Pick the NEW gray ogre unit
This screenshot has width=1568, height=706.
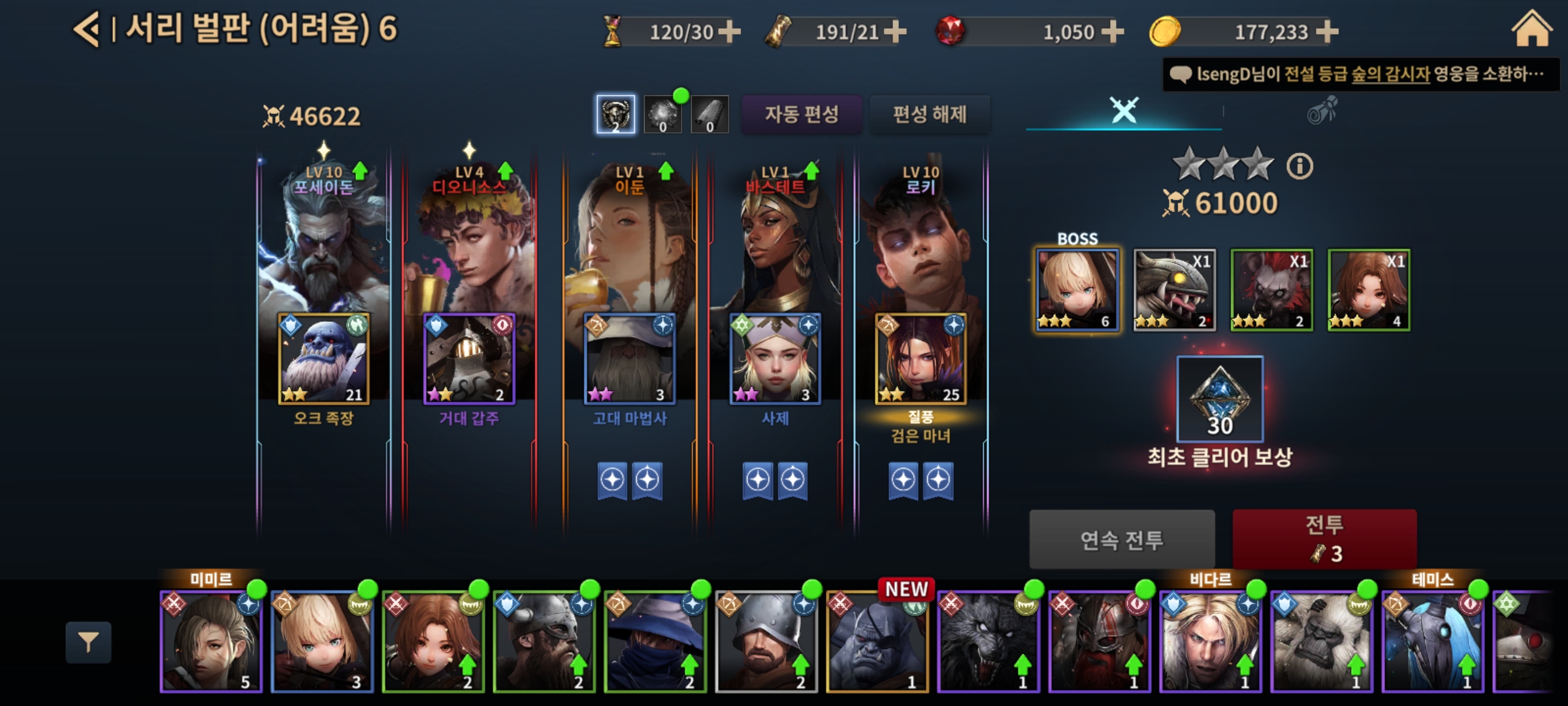point(877,641)
